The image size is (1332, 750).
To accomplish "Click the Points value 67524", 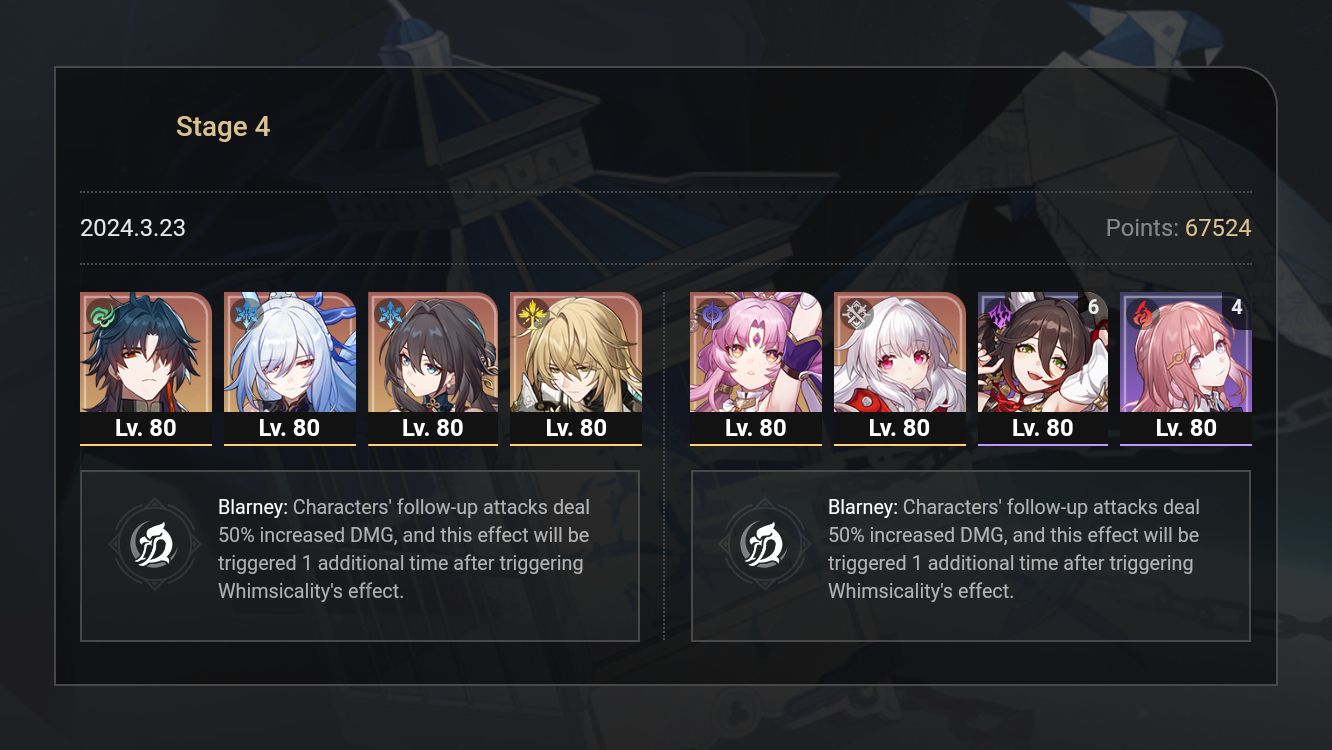I will [1216, 228].
